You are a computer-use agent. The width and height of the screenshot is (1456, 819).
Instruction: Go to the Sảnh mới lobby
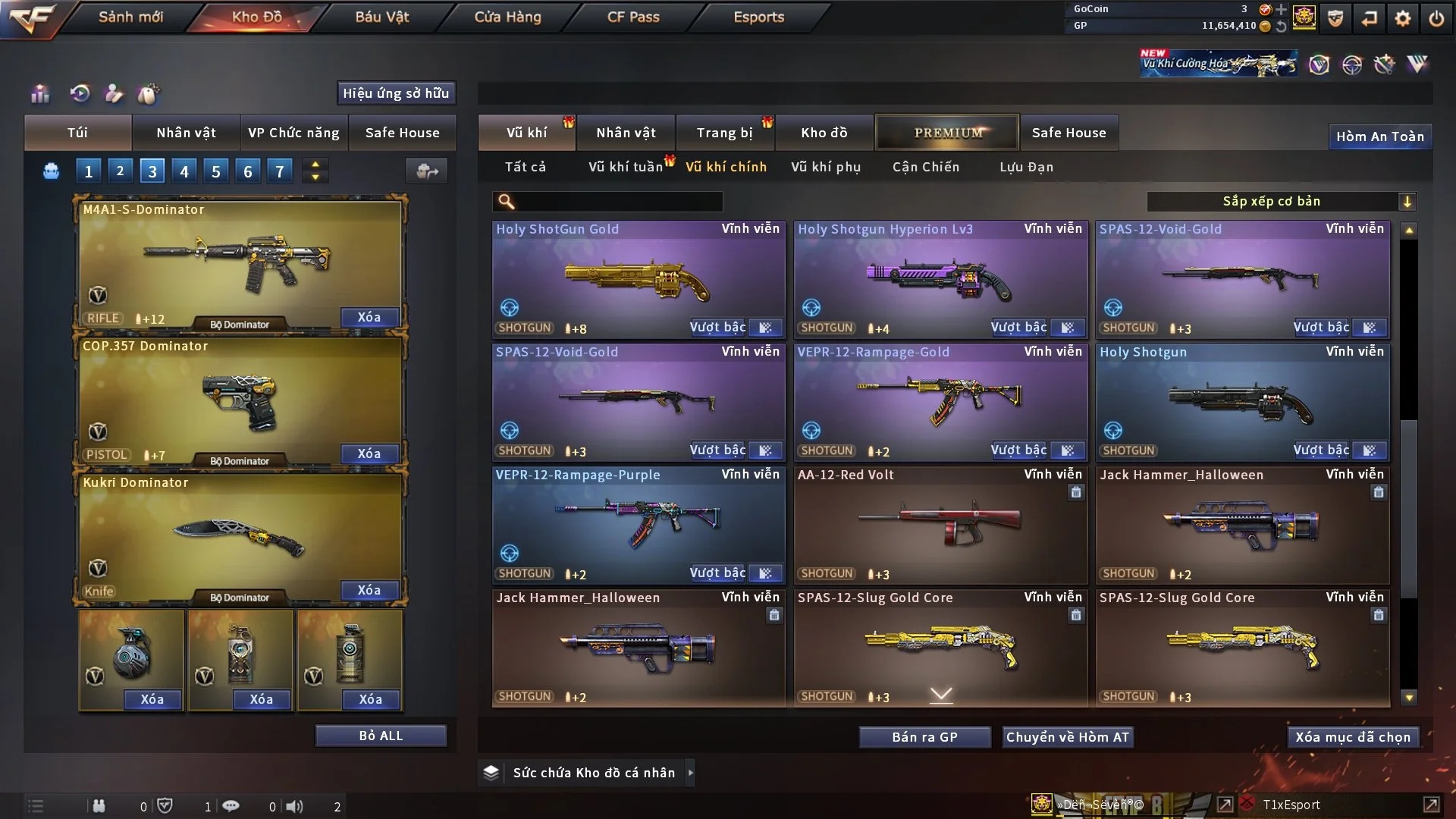[x=130, y=17]
